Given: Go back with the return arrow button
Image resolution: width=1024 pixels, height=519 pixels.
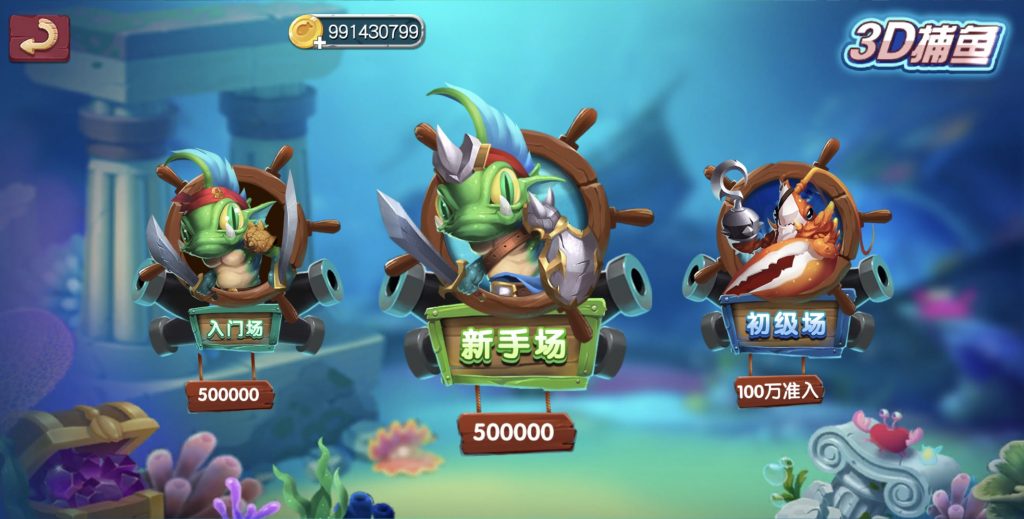Looking at the screenshot, I should tap(39, 37).
